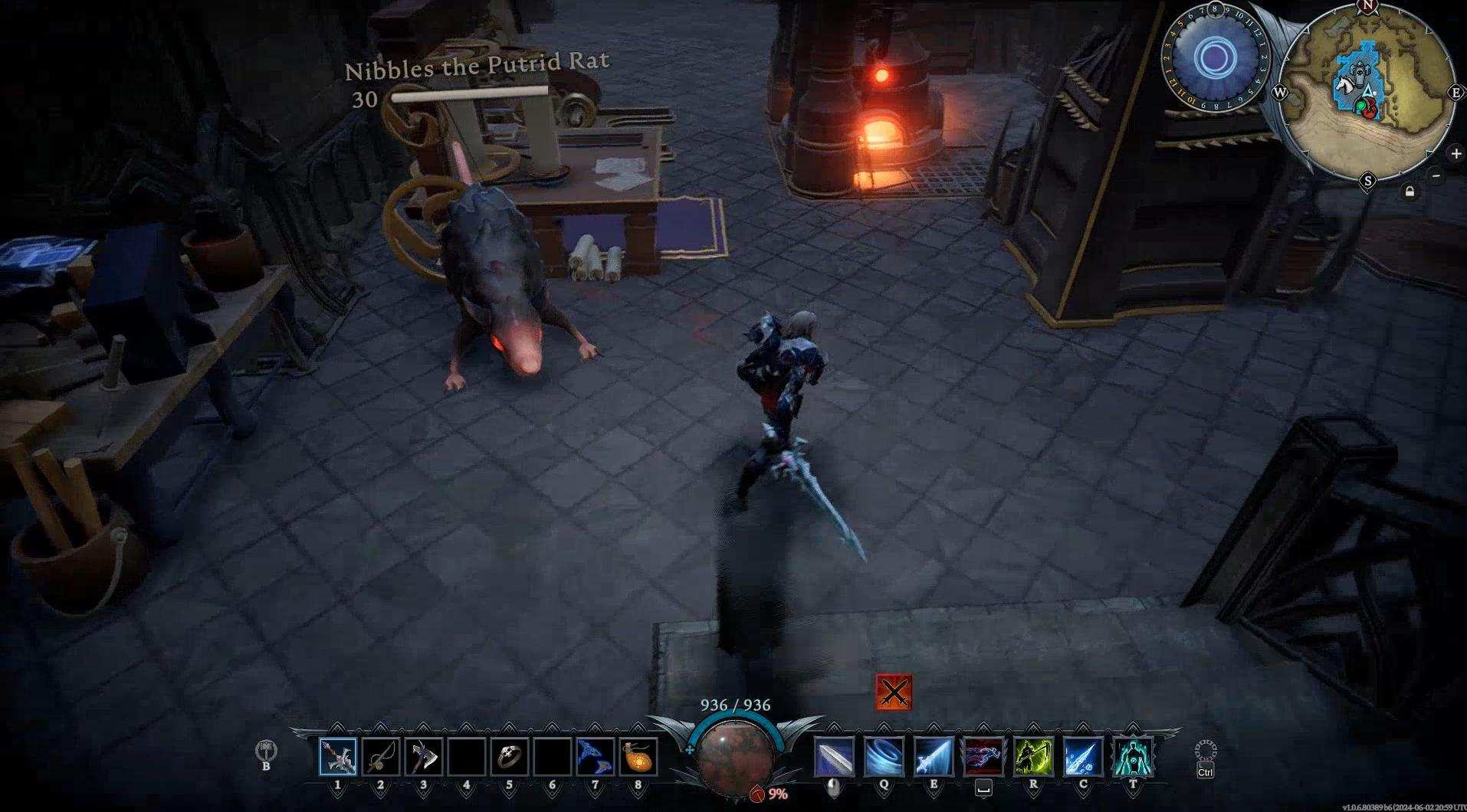Equip the fishing pole in hotbar slot 2
Image resolution: width=1467 pixels, height=812 pixels.
point(381,757)
